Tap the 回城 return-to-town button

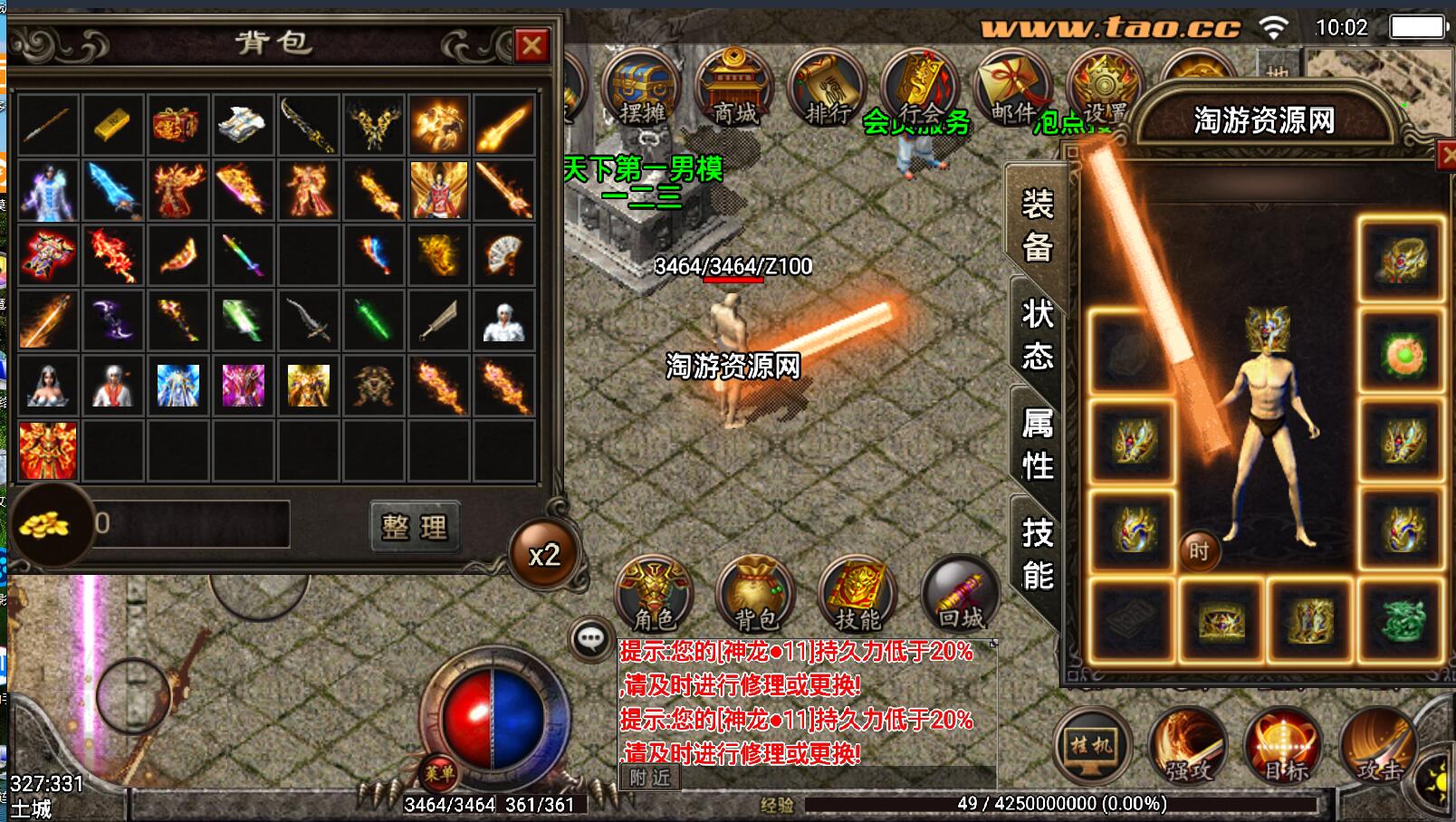coord(960,594)
